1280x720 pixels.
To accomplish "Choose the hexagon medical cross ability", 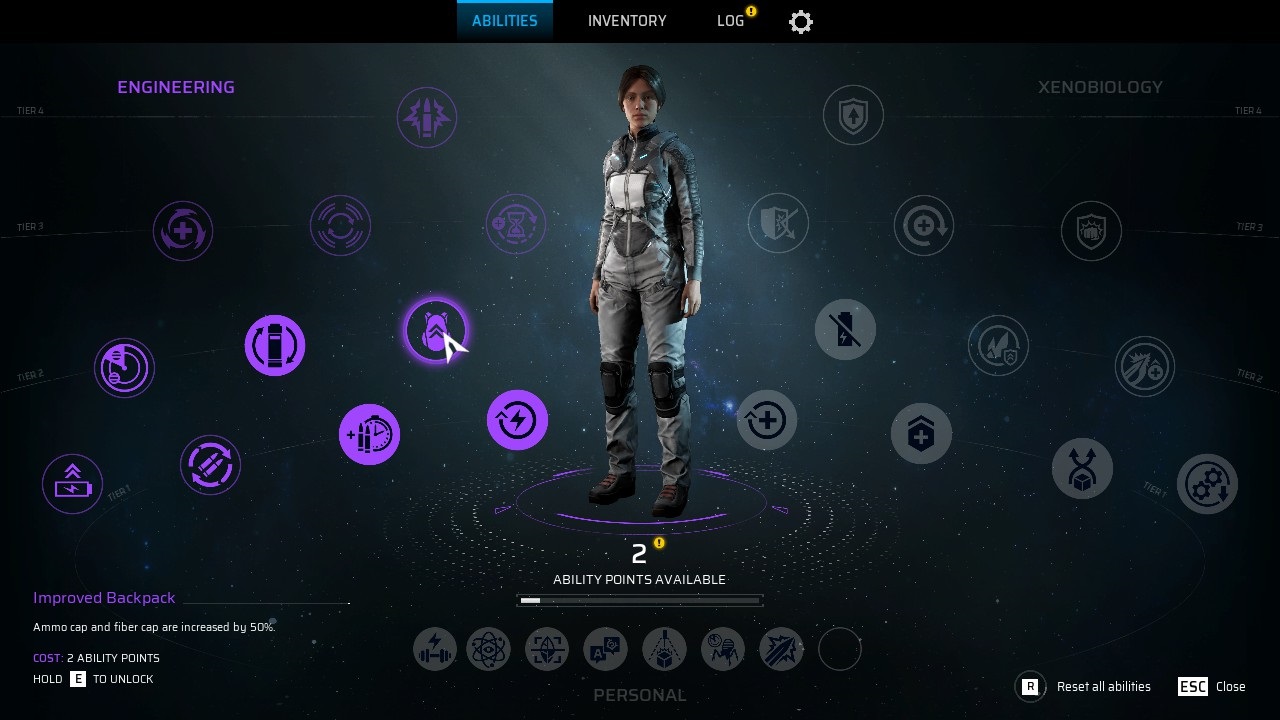I will pyautogui.click(x=921, y=434).
